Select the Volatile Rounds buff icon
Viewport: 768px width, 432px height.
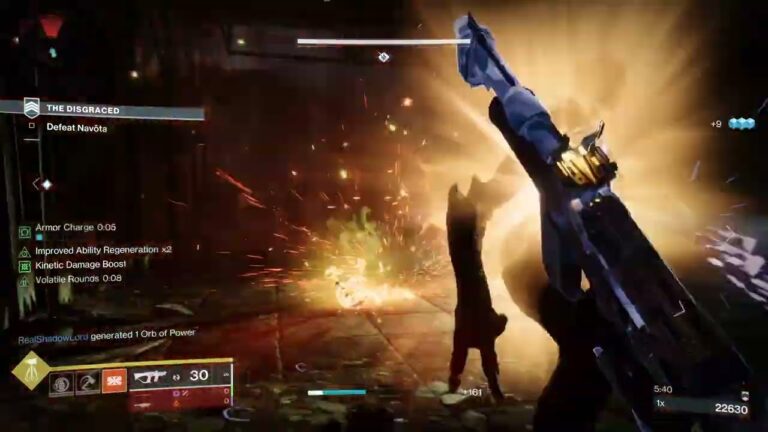(x=25, y=280)
